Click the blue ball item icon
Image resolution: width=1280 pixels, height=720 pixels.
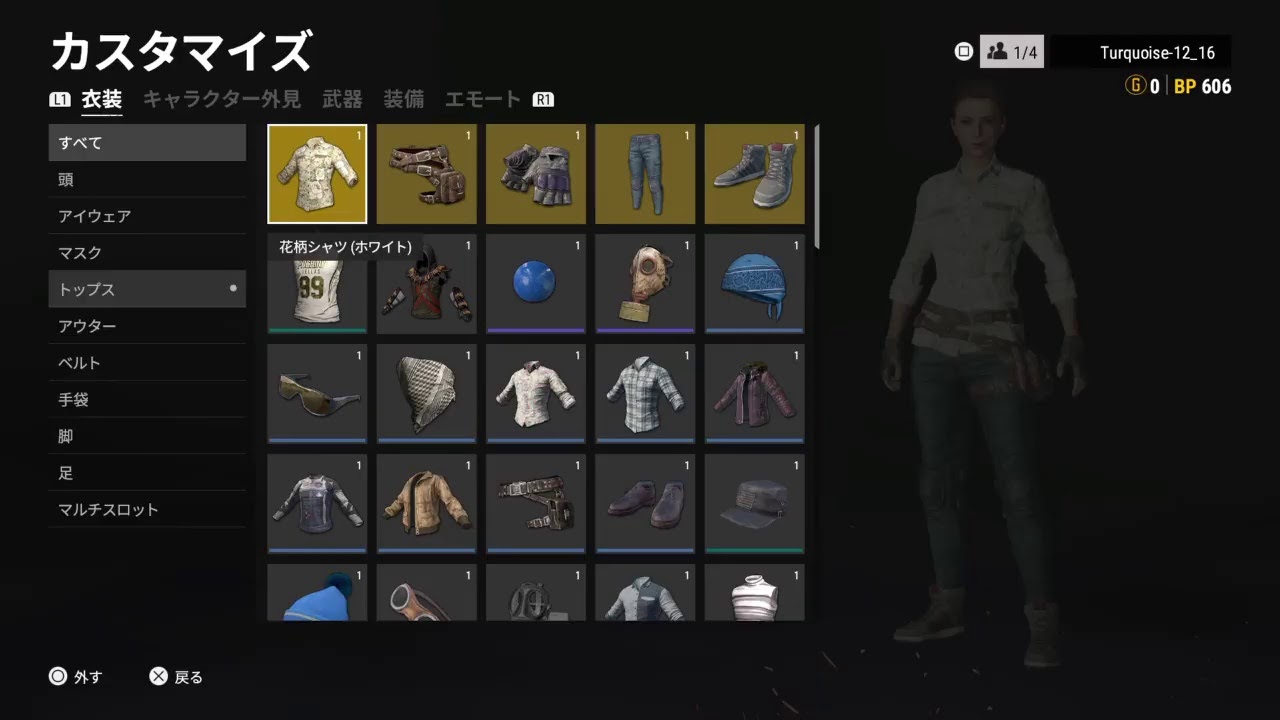(535, 283)
